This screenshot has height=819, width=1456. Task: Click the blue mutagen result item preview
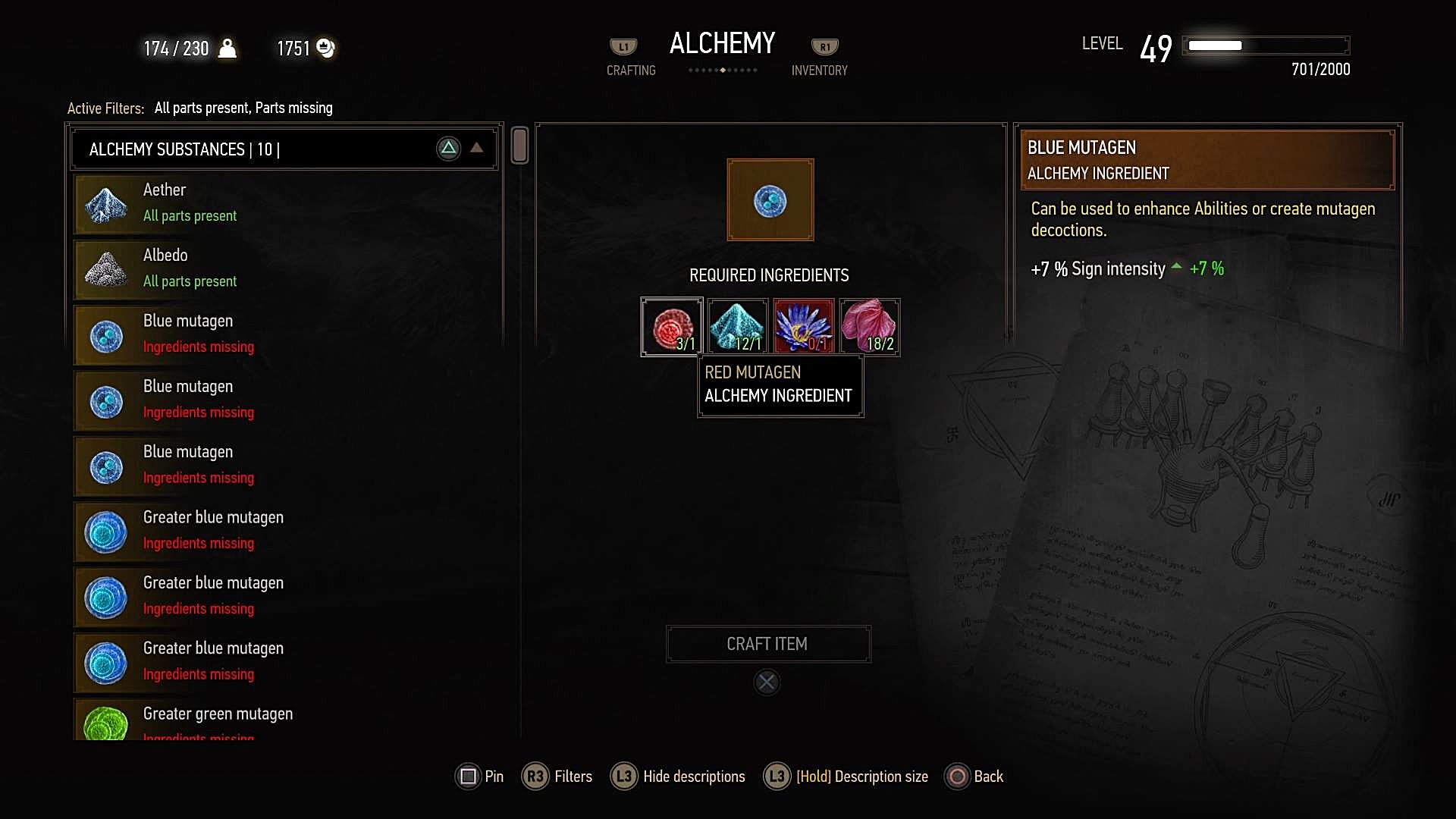pos(770,200)
